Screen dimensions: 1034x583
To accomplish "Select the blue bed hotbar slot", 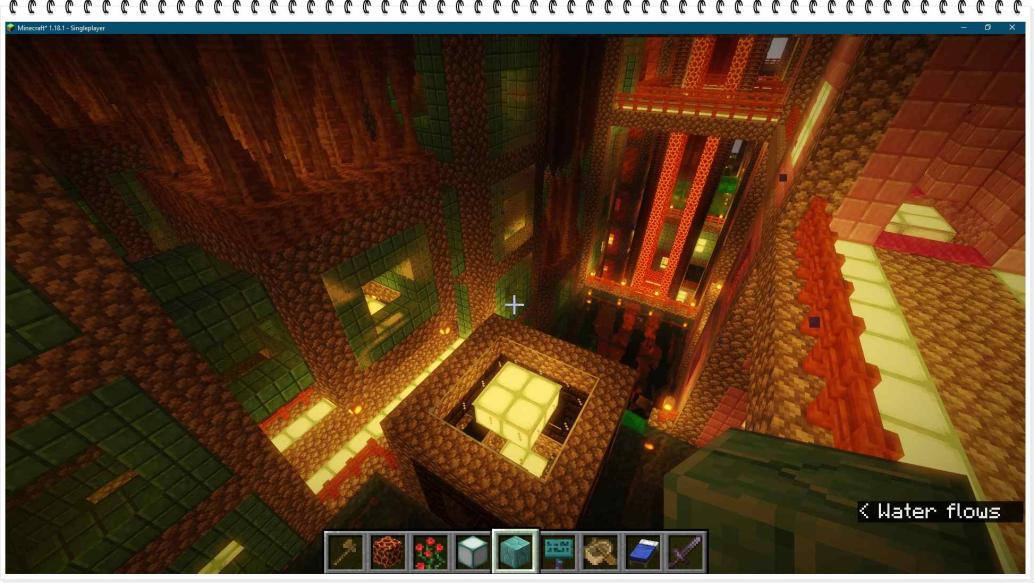I will coord(644,551).
